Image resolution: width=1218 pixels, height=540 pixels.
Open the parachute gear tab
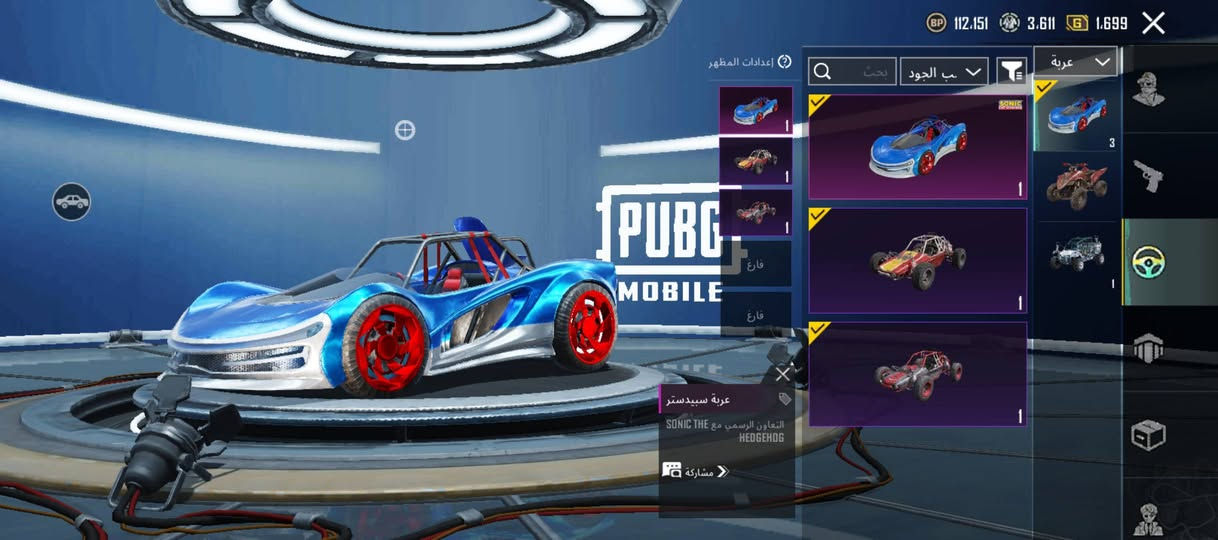1148,349
